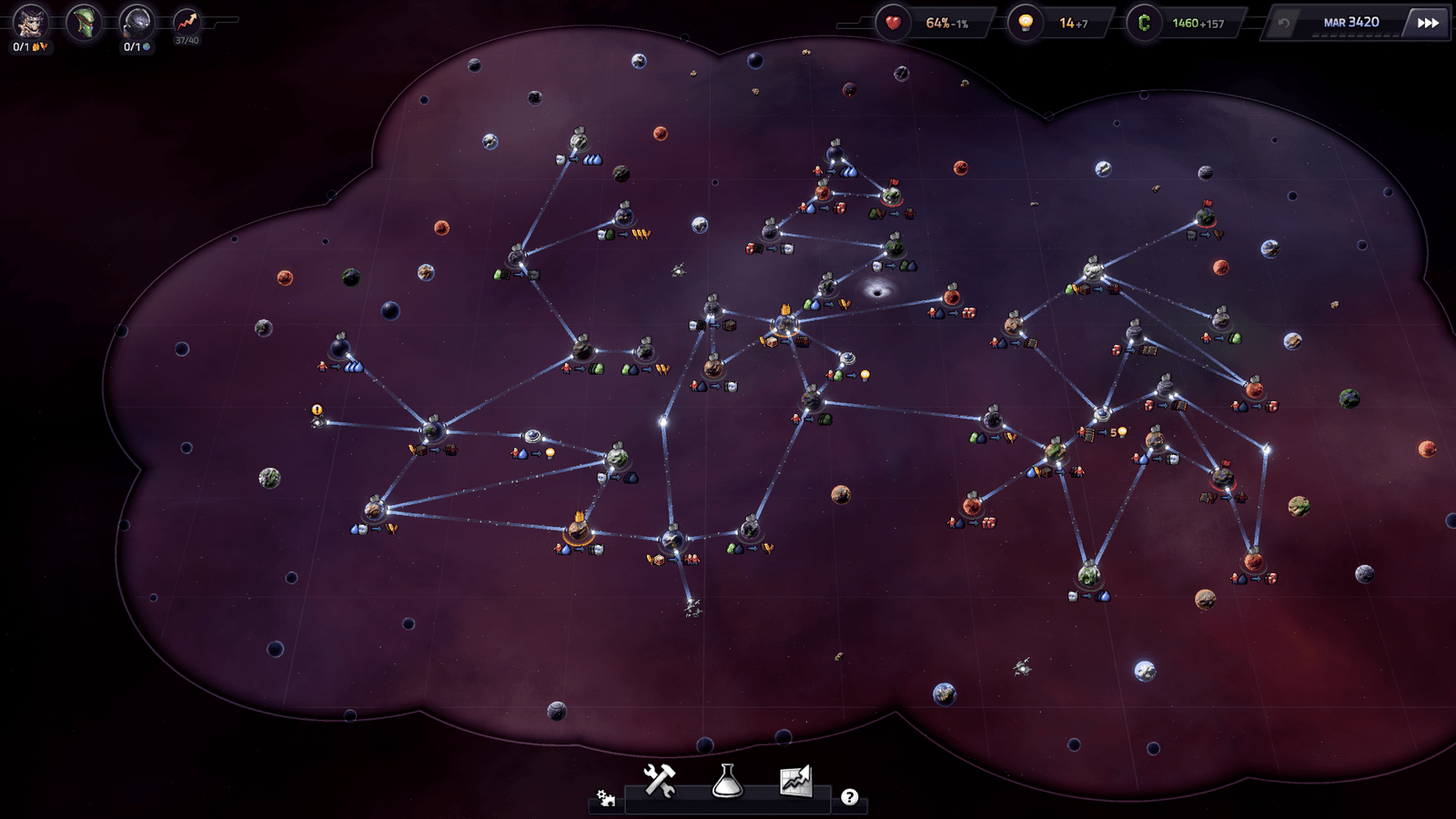Image resolution: width=1456 pixels, height=819 pixels.
Task: Open the research flask menu
Action: pos(727,781)
